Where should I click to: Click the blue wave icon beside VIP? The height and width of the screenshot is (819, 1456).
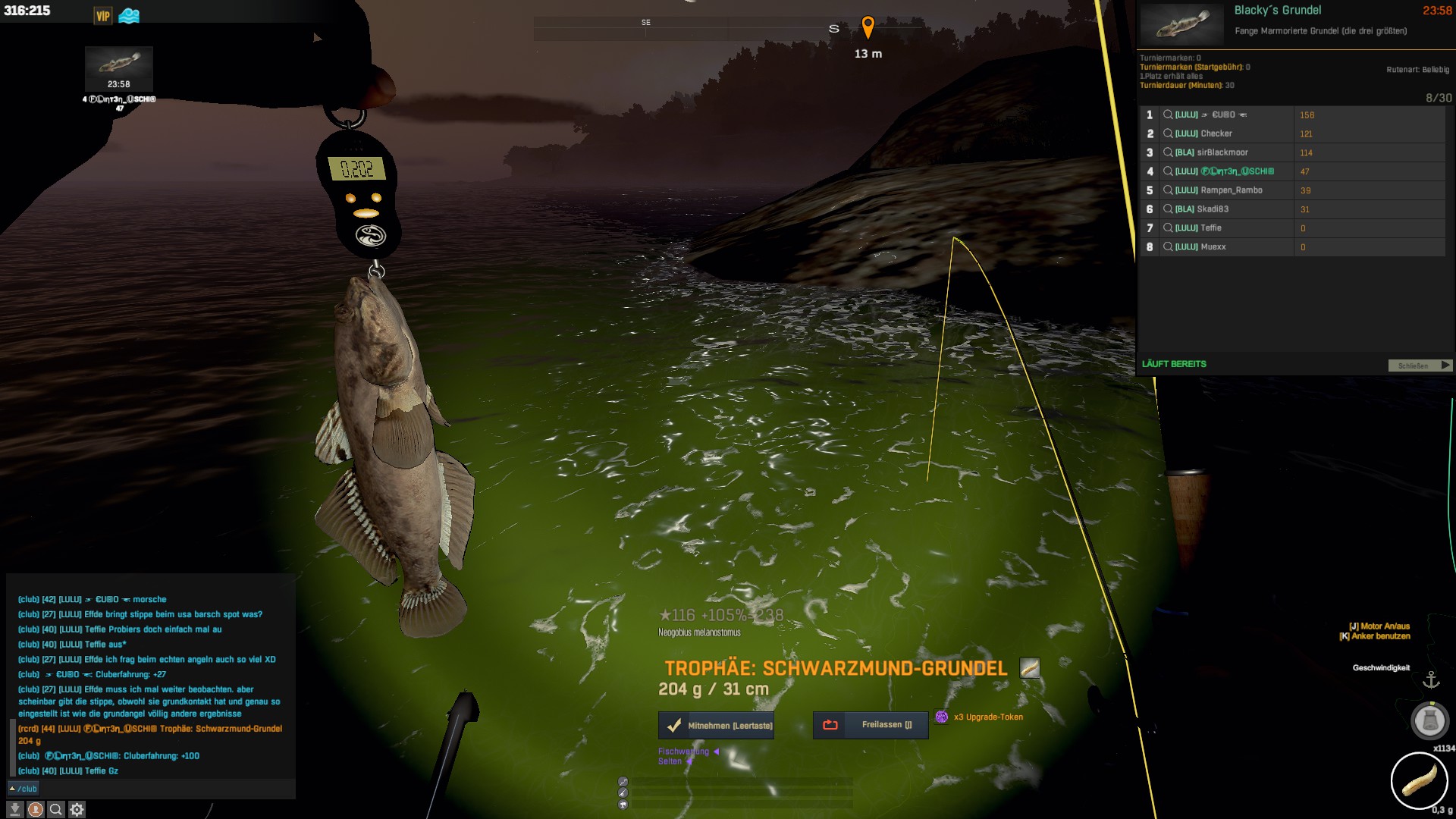point(129,16)
